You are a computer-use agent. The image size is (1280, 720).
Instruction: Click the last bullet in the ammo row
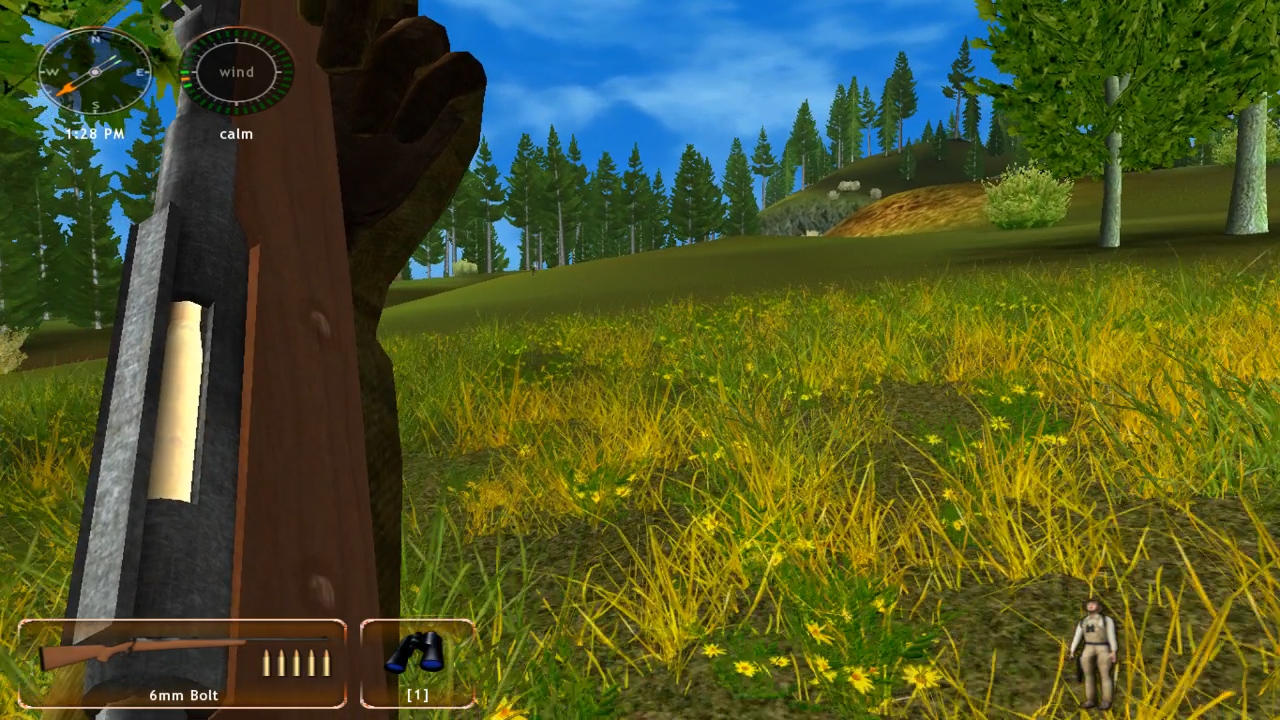325,662
